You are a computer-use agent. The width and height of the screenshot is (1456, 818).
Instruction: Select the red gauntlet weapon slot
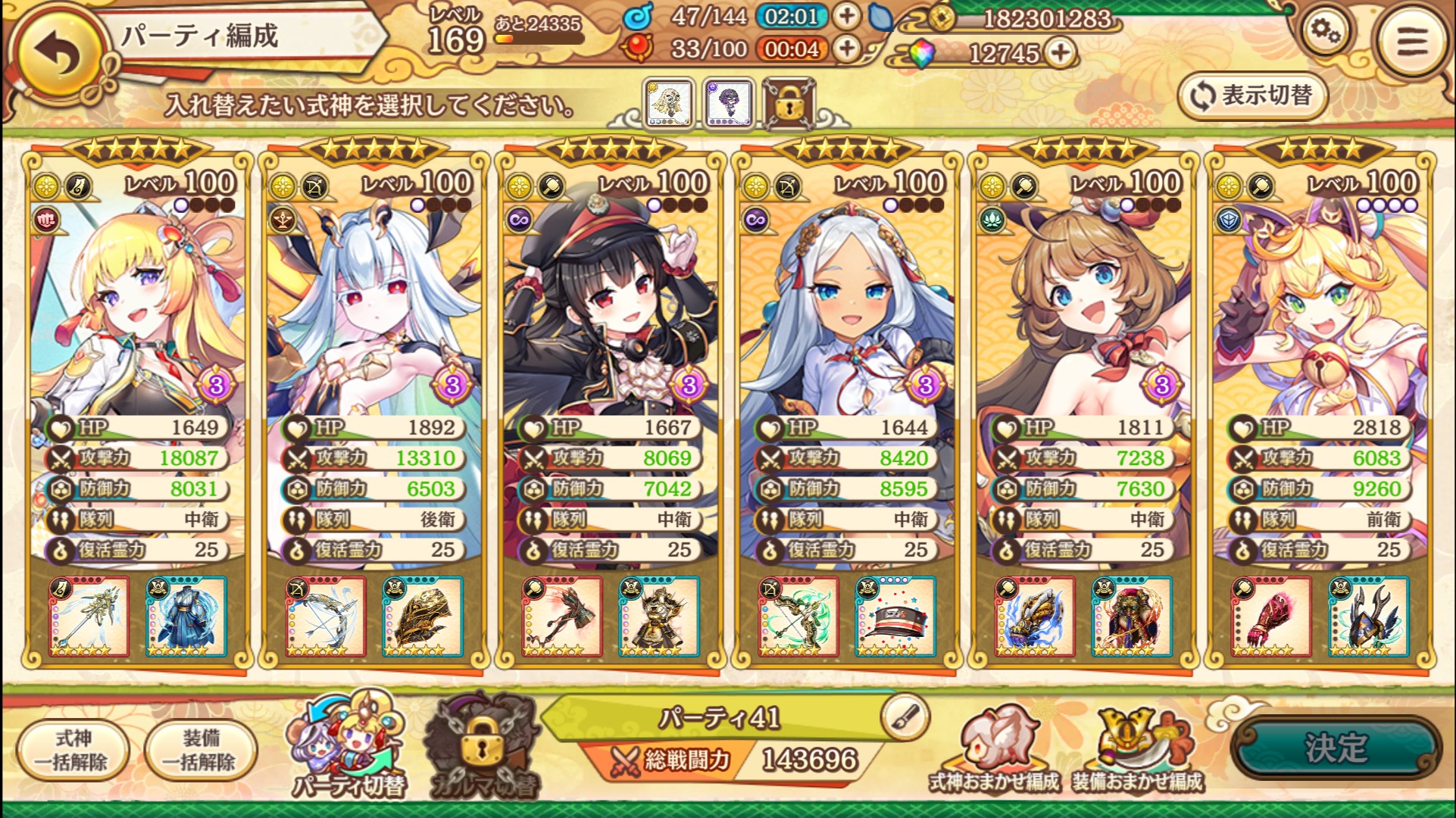[1271, 617]
